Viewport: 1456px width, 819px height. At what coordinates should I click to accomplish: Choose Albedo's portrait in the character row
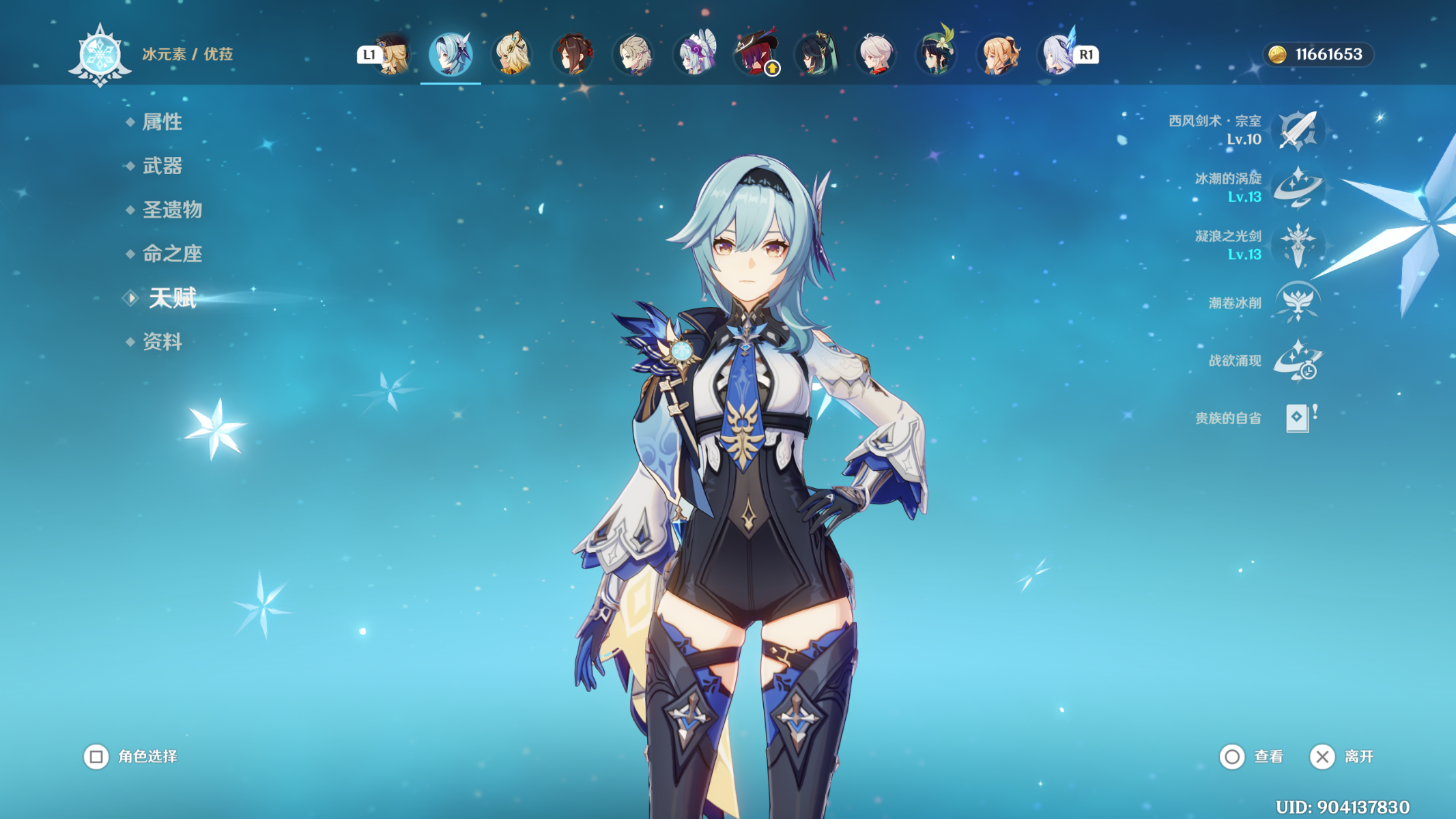[x=633, y=55]
